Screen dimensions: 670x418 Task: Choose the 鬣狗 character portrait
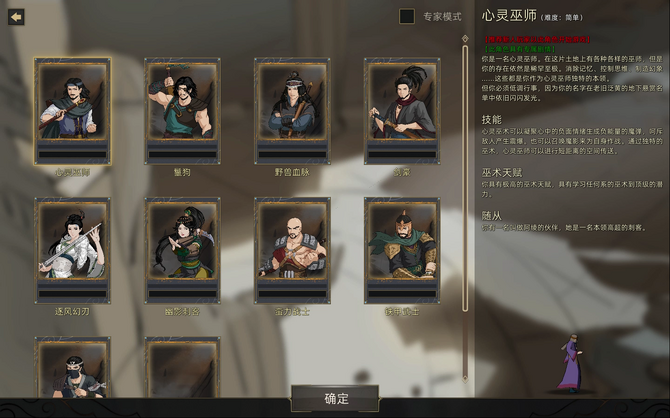pyautogui.click(x=182, y=109)
